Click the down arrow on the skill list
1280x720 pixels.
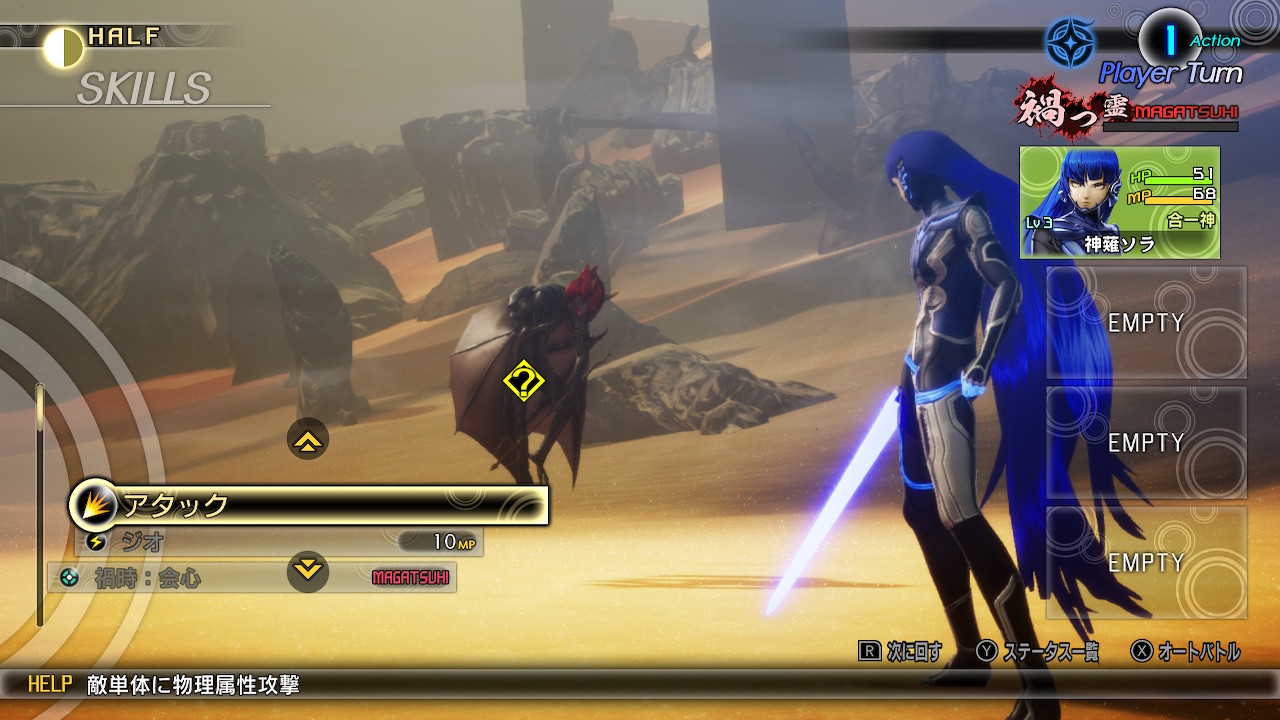pyautogui.click(x=308, y=571)
